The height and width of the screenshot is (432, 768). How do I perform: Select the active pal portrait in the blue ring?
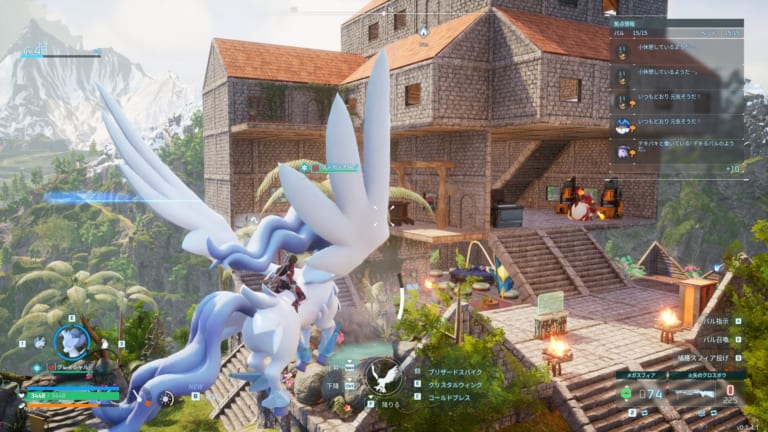71,342
